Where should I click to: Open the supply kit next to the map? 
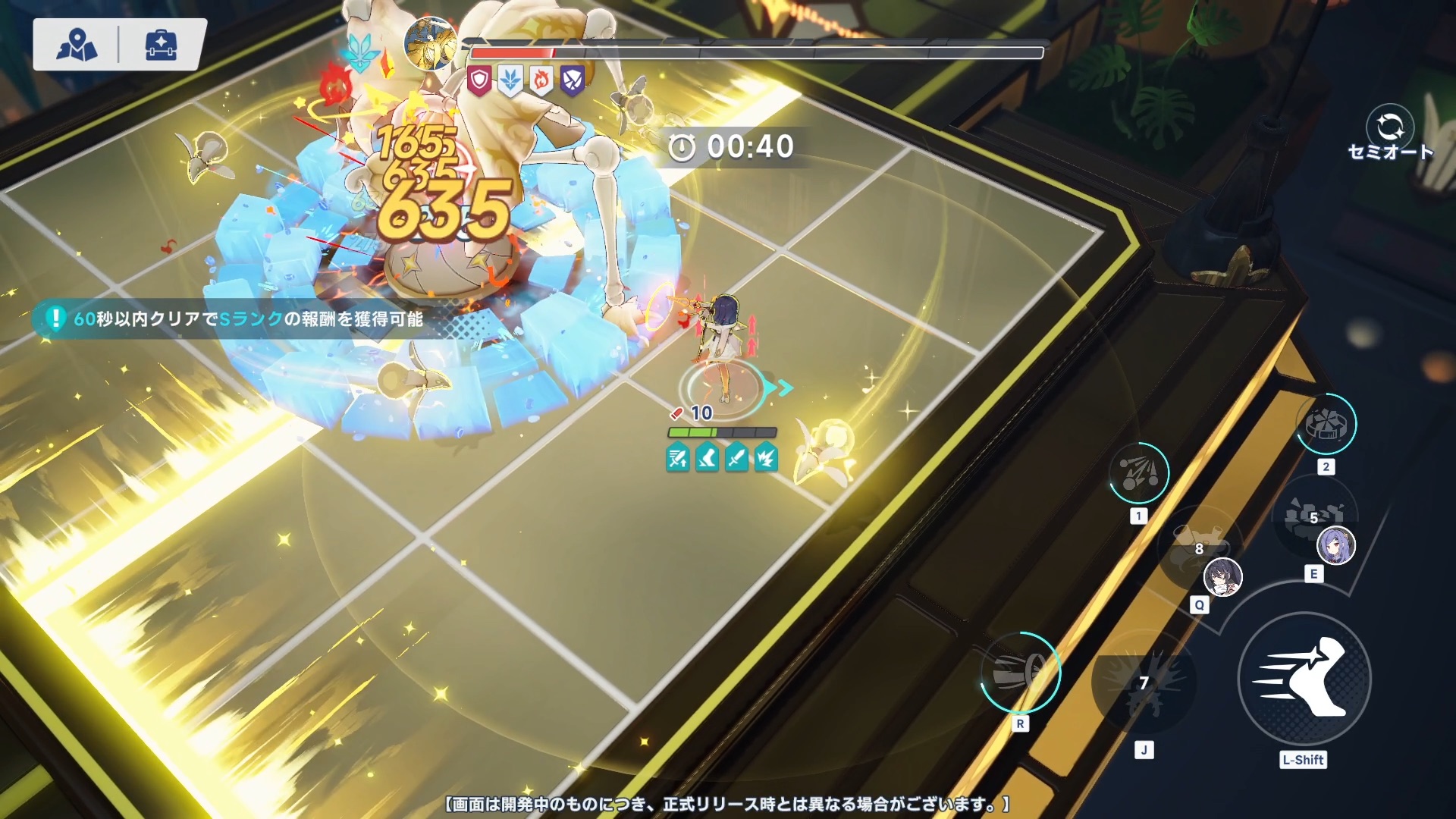[x=161, y=45]
